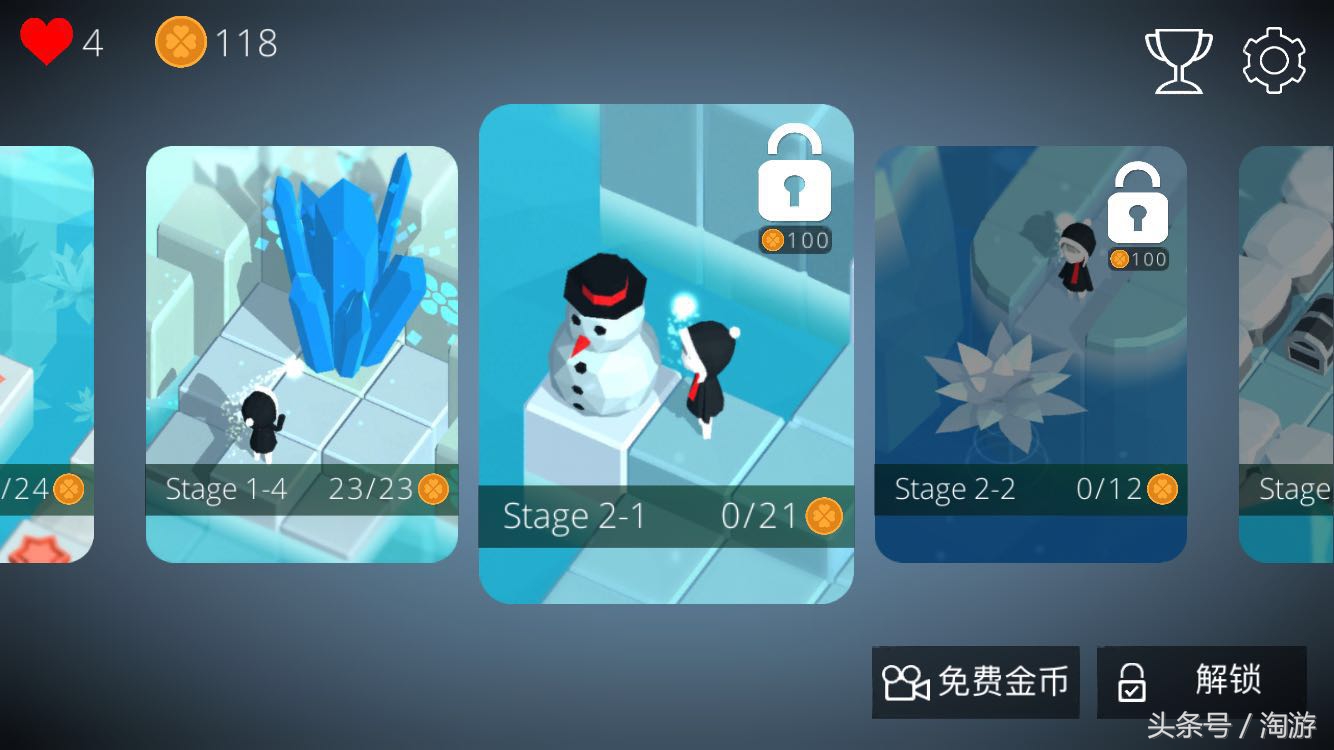Tap the coin balance icon showing 118

coord(180,42)
